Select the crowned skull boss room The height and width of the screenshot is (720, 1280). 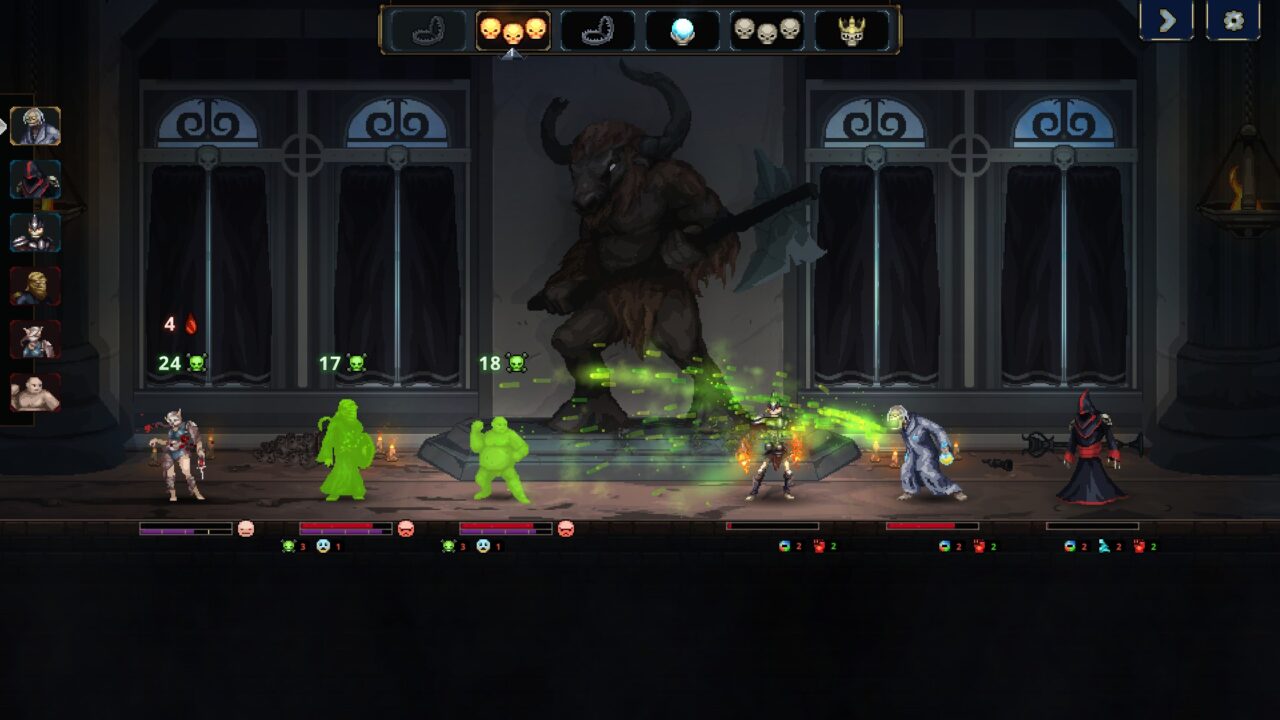tap(851, 30)
